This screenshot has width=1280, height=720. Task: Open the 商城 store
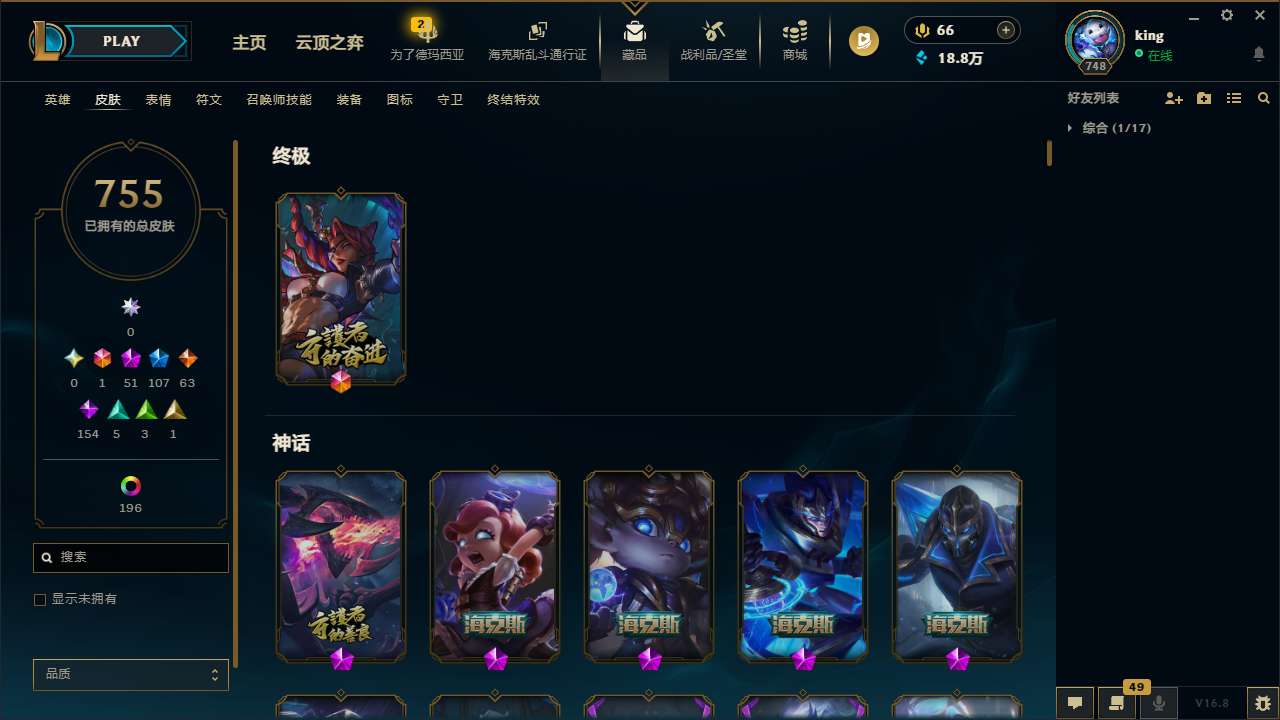794,40
